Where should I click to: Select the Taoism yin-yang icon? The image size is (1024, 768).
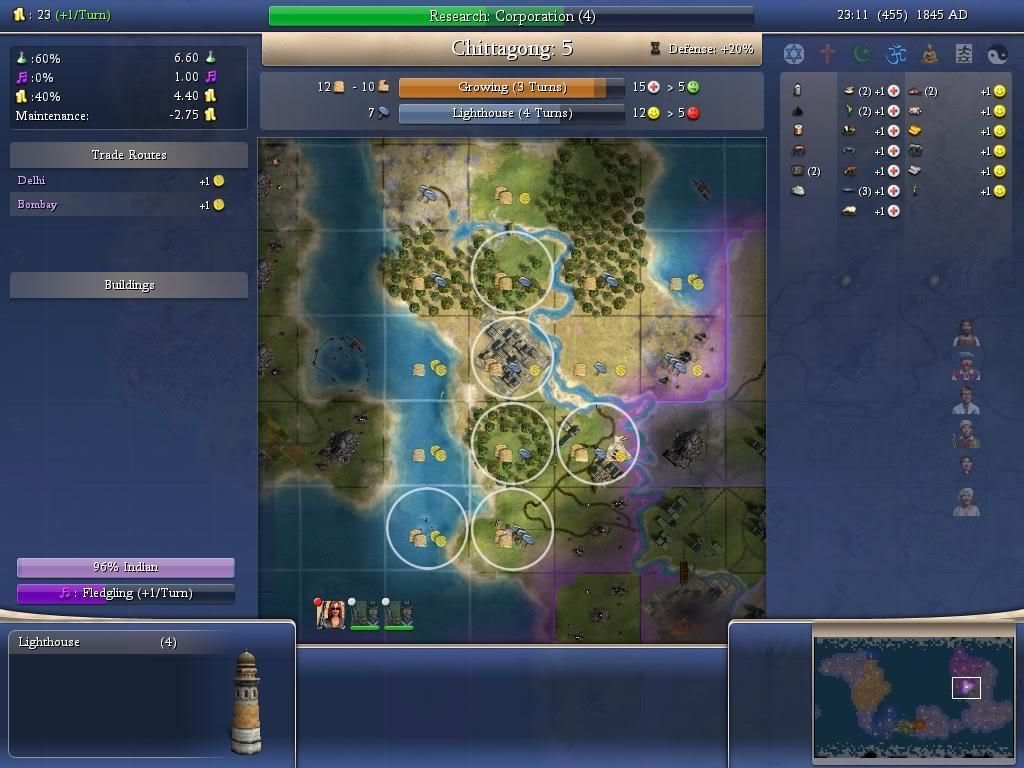click(998, 53)
